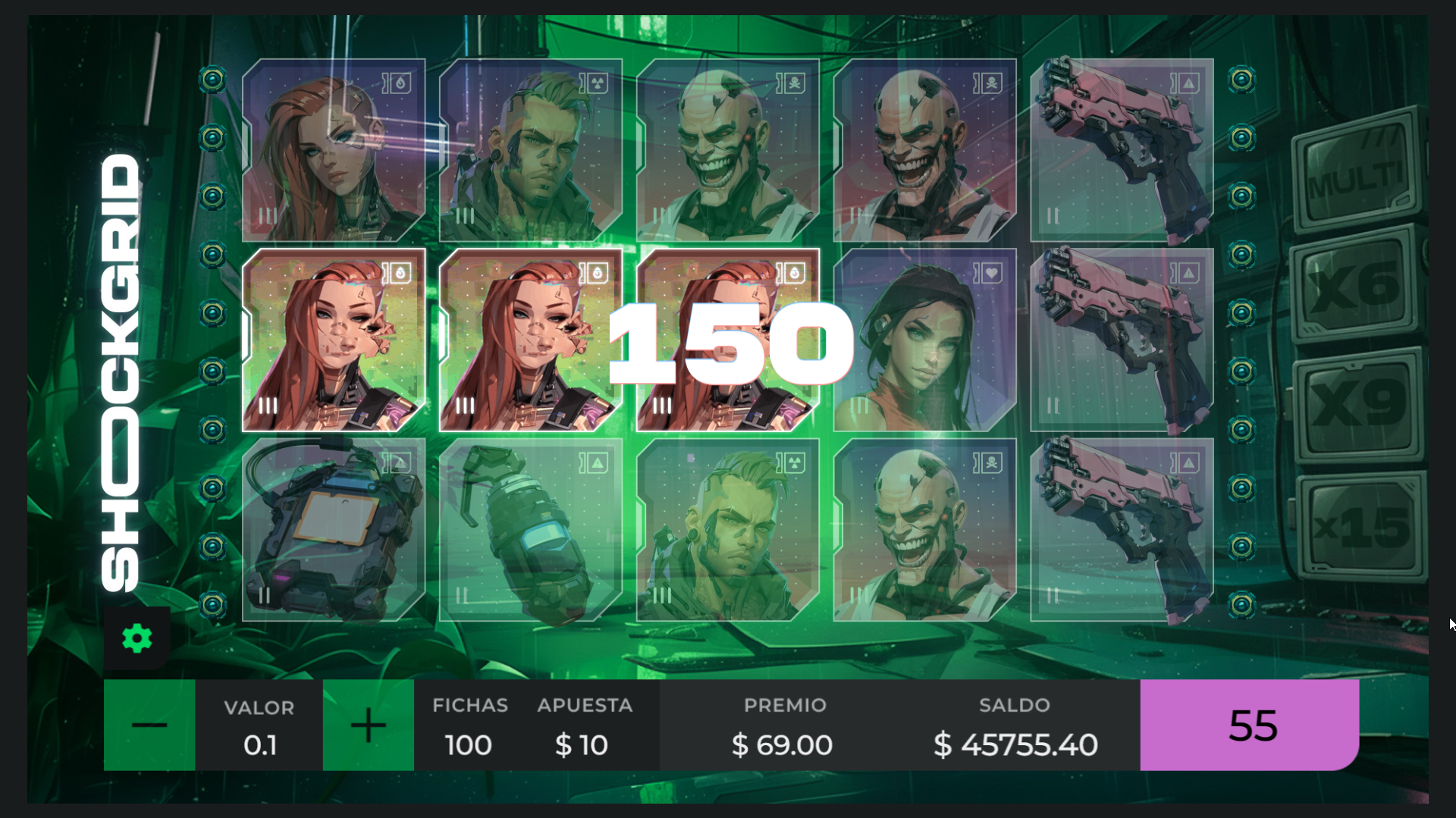Decrease VALOR with the minus button

pyautogui.click(x=149, y=725)
